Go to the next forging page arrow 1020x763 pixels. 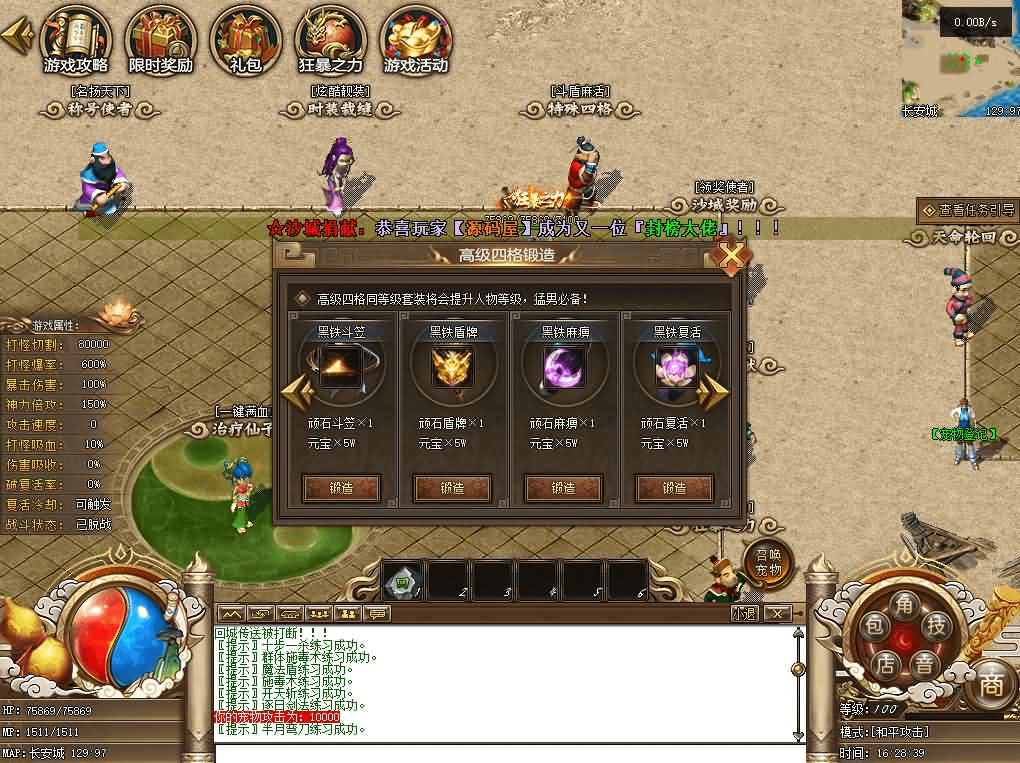coord(713,393)
